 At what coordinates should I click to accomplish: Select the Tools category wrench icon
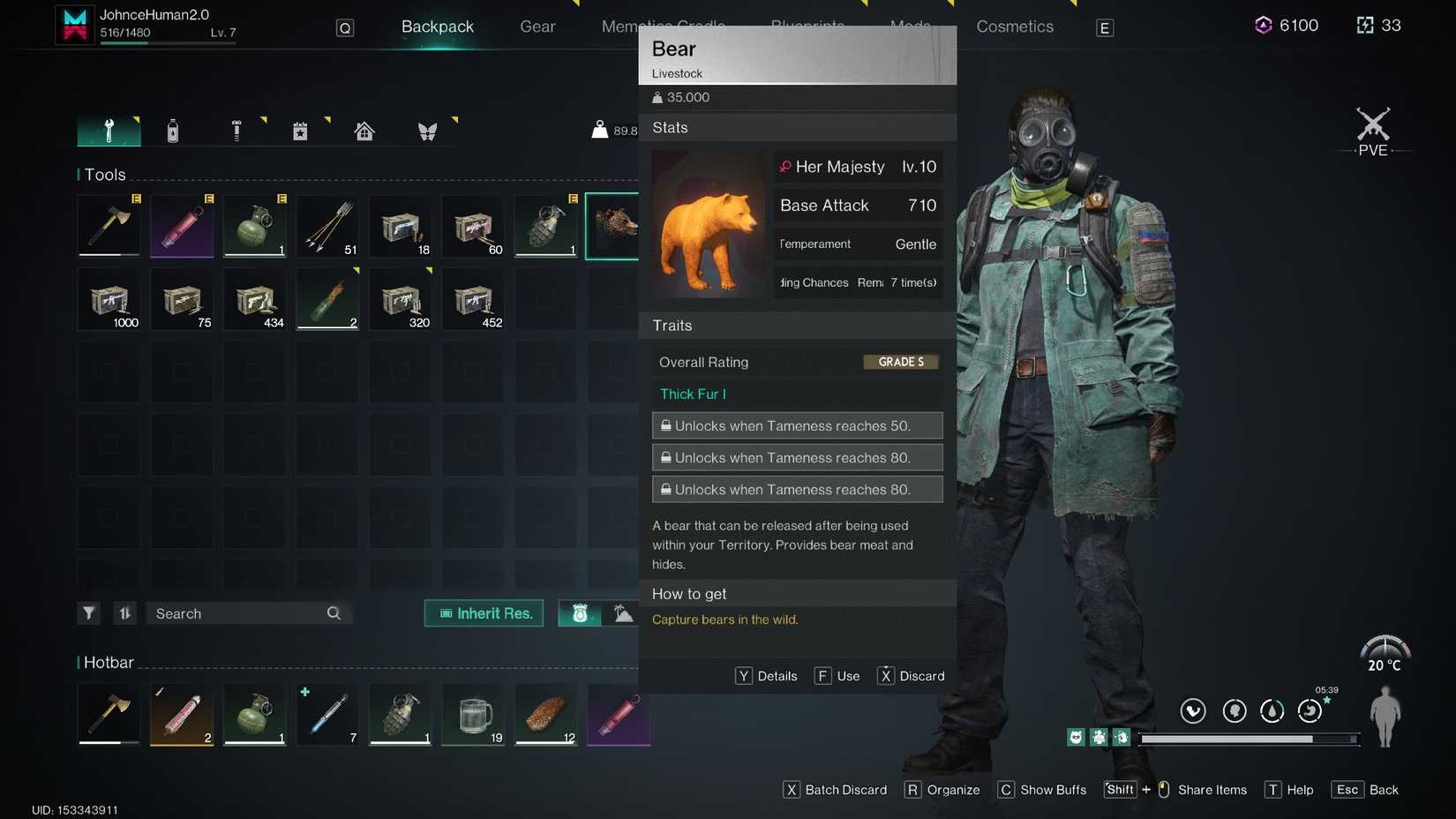coord(109,130)
